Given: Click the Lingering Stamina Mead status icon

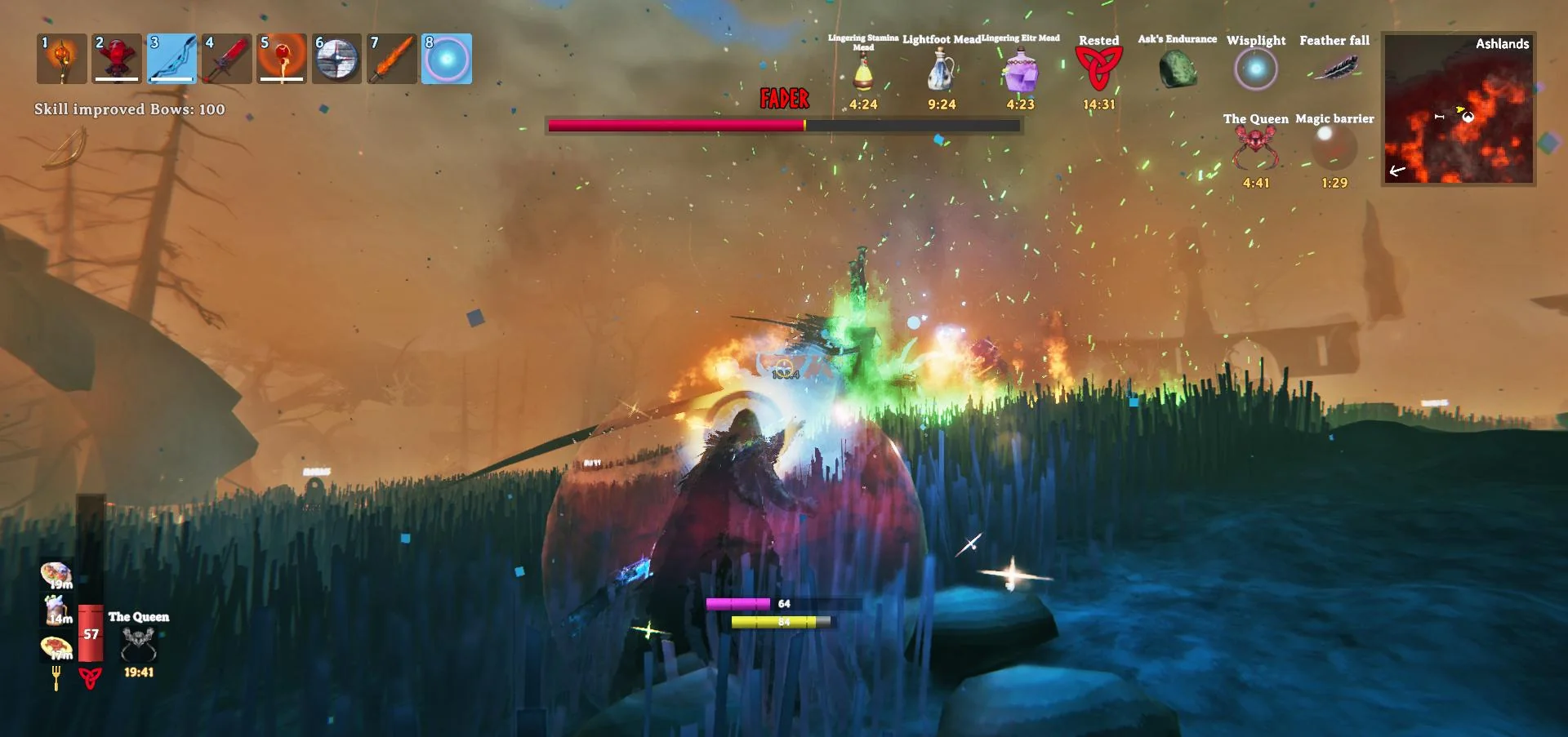Looking at the screenshot, I should coord(863,73).
